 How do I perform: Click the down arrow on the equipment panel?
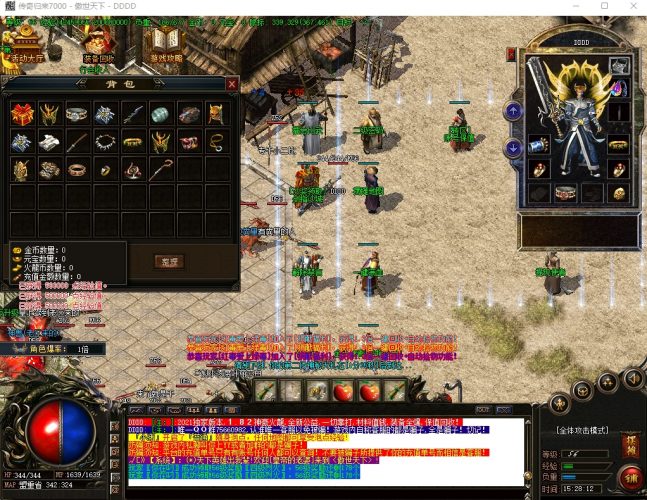(513, 148)
